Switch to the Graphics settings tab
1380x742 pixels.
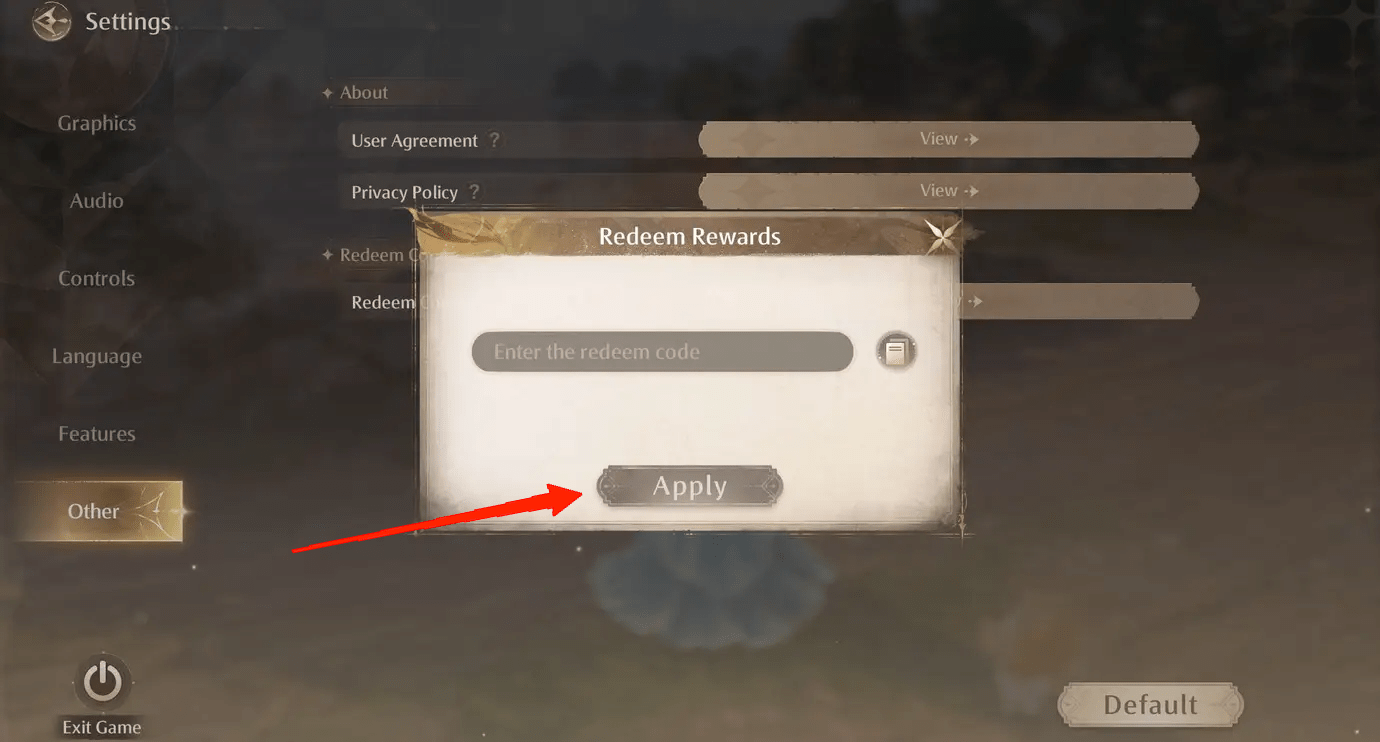coord(96,122)
